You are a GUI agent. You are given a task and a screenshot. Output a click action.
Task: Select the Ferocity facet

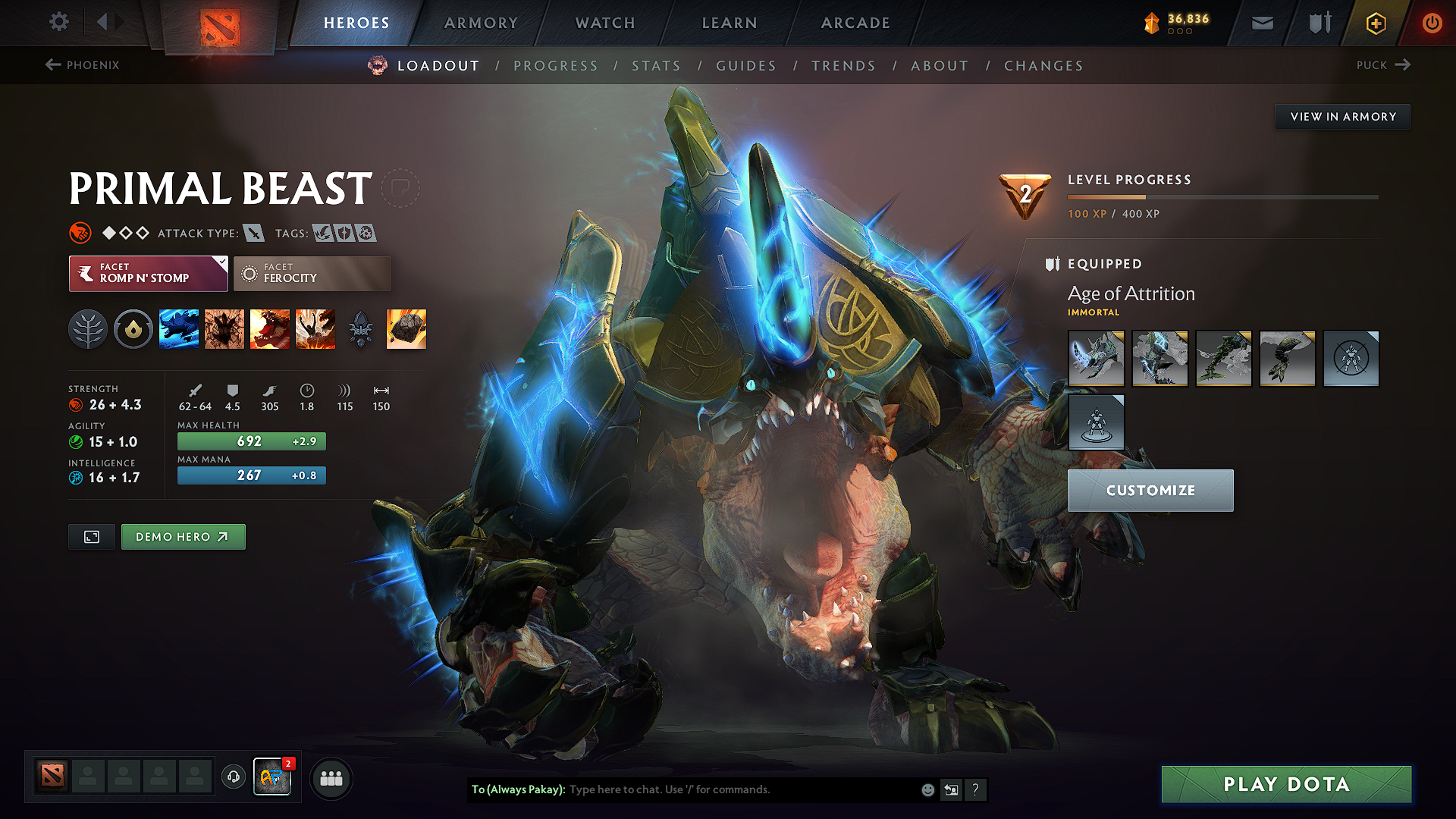coord(312,273)
